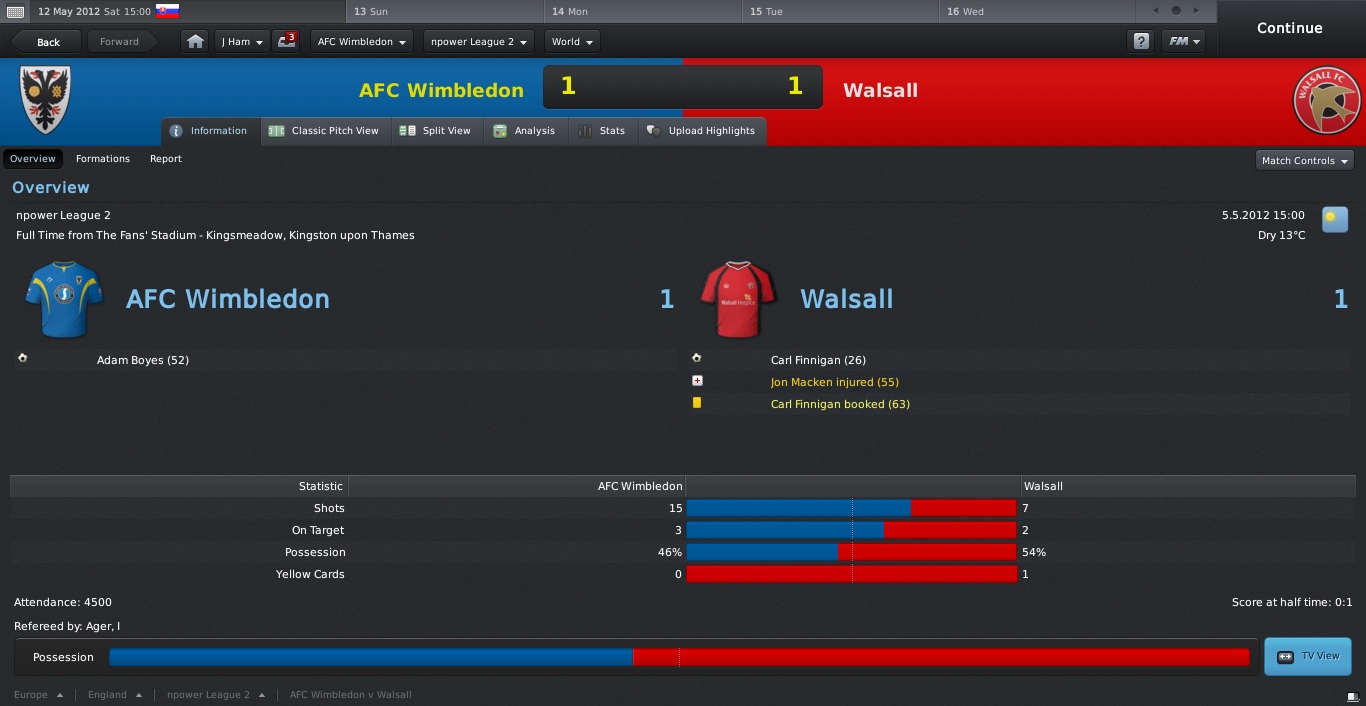Open the match Report sub-tab
This screenshot has width=1366, height=706.
[166, 159]
